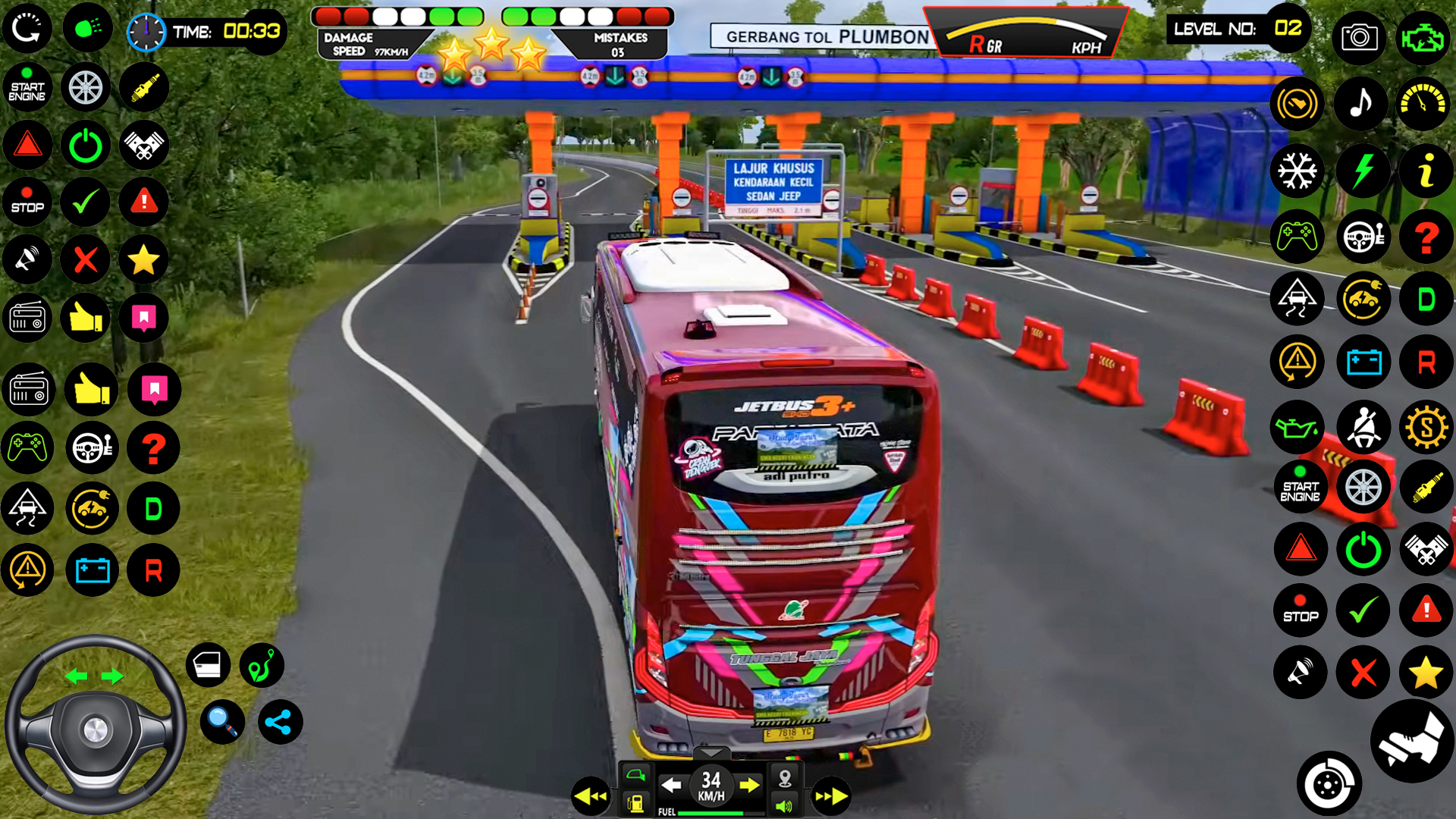The height and width of the screenshot is (819, 1456).
Task: Toggle the snowflake AC icon
Action: [x=1298, y=171]
